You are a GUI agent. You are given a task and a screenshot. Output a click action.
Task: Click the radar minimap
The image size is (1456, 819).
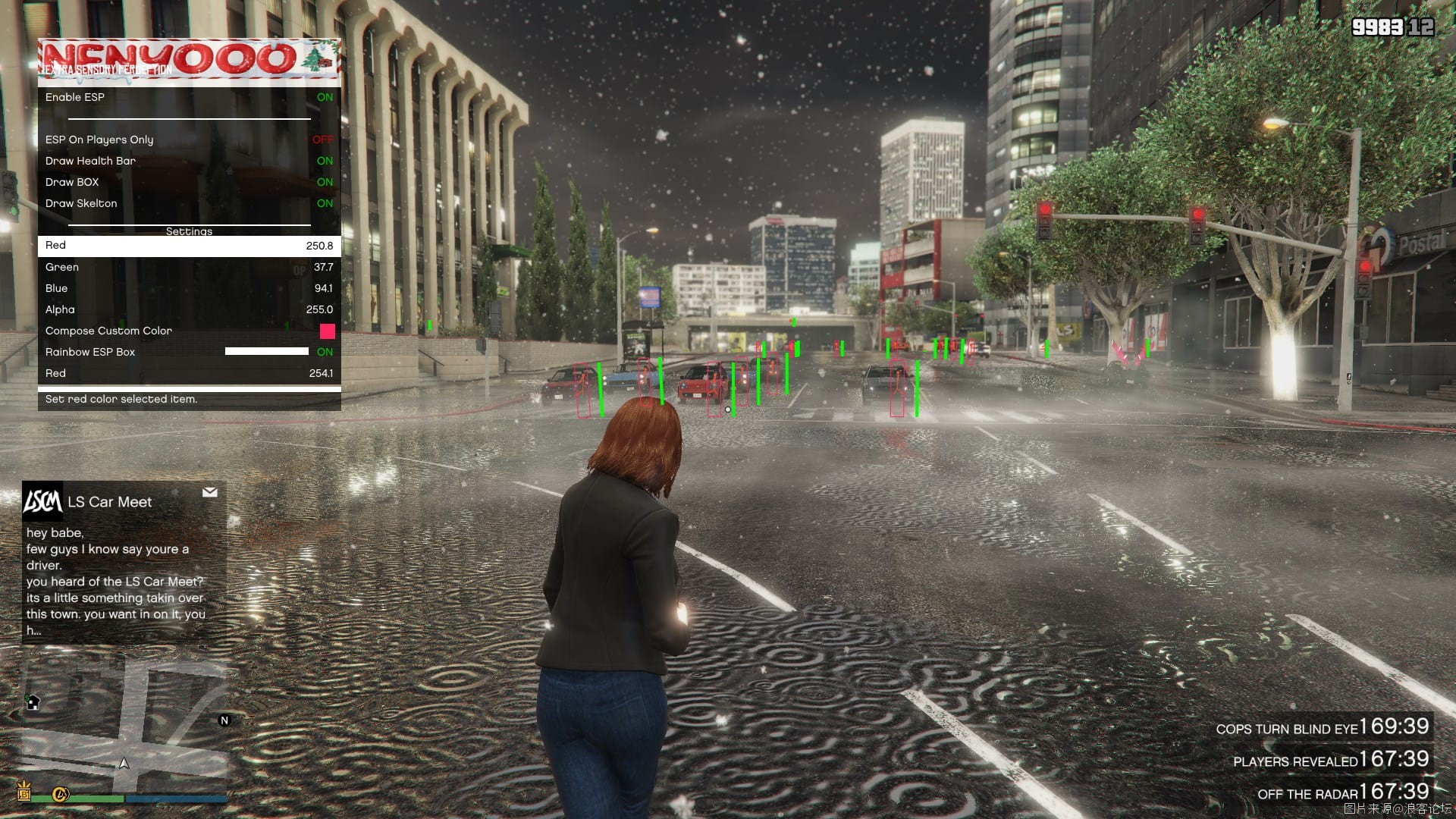click(x=124, y=728)
